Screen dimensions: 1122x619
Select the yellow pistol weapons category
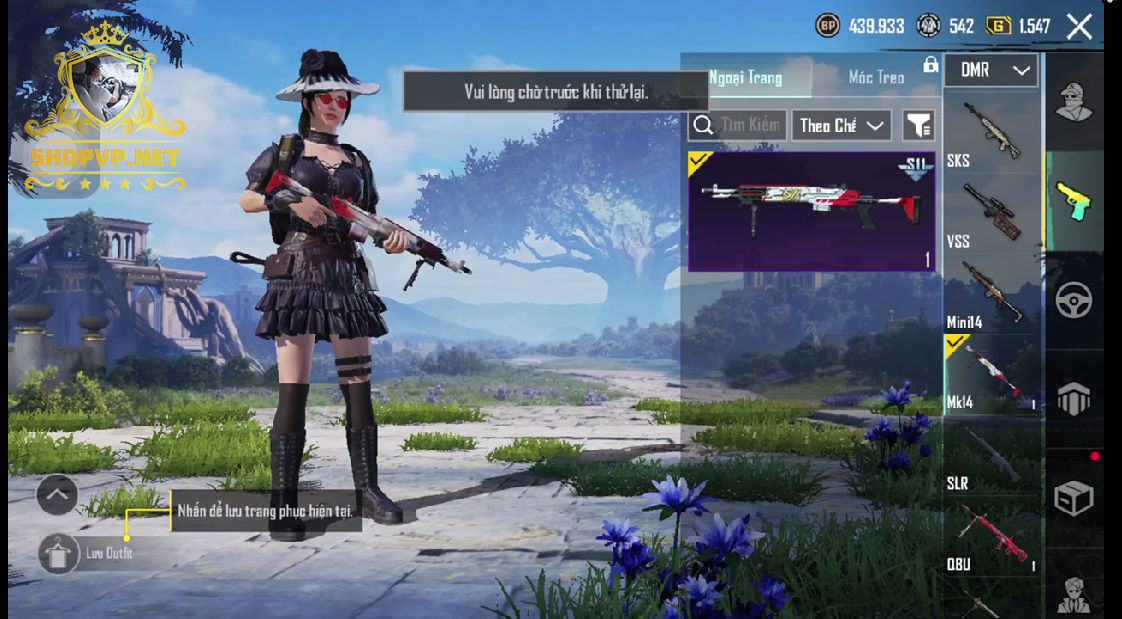1074,200
